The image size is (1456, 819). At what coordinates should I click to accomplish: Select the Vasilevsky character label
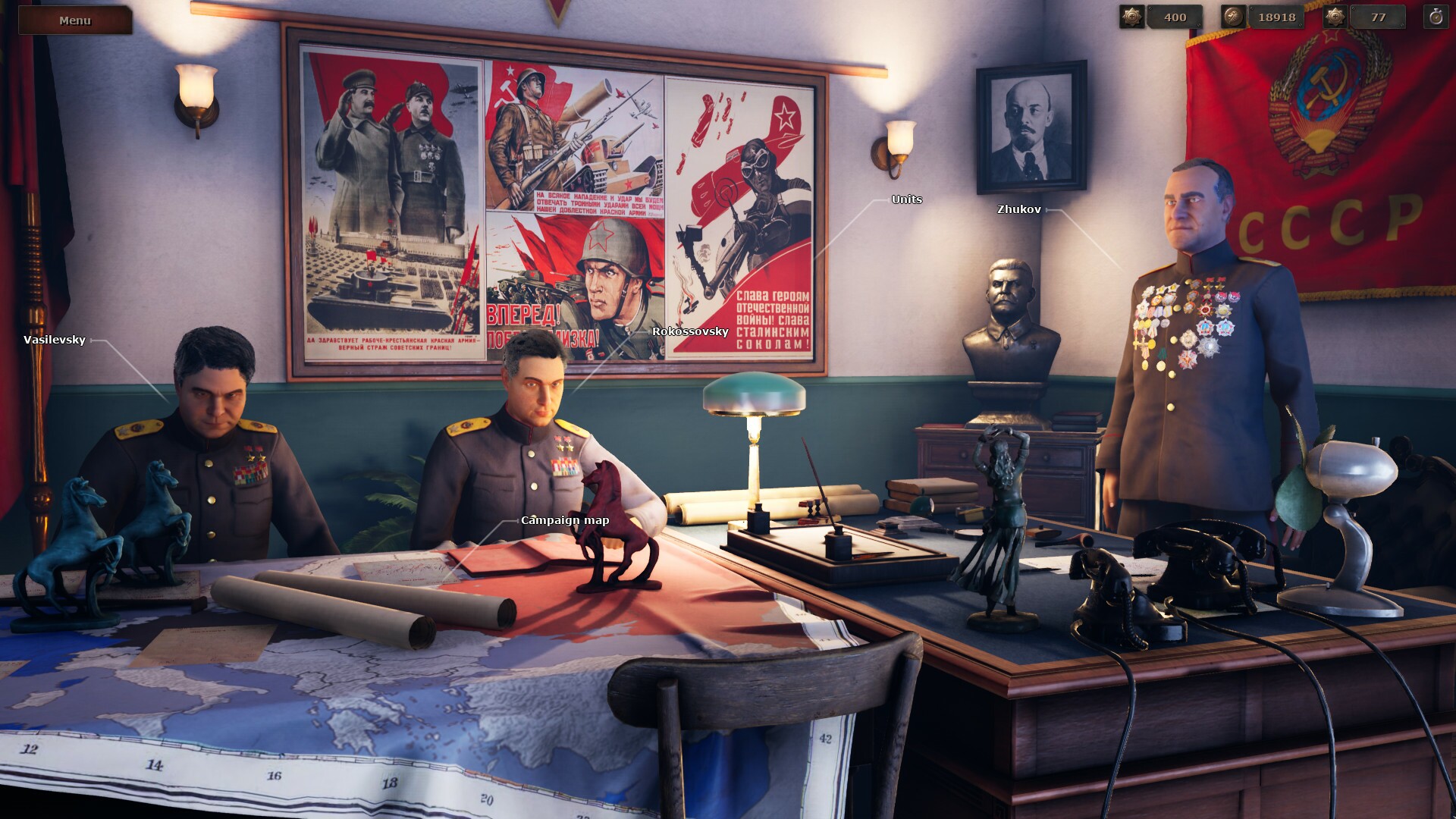click(x=53, y=340)
